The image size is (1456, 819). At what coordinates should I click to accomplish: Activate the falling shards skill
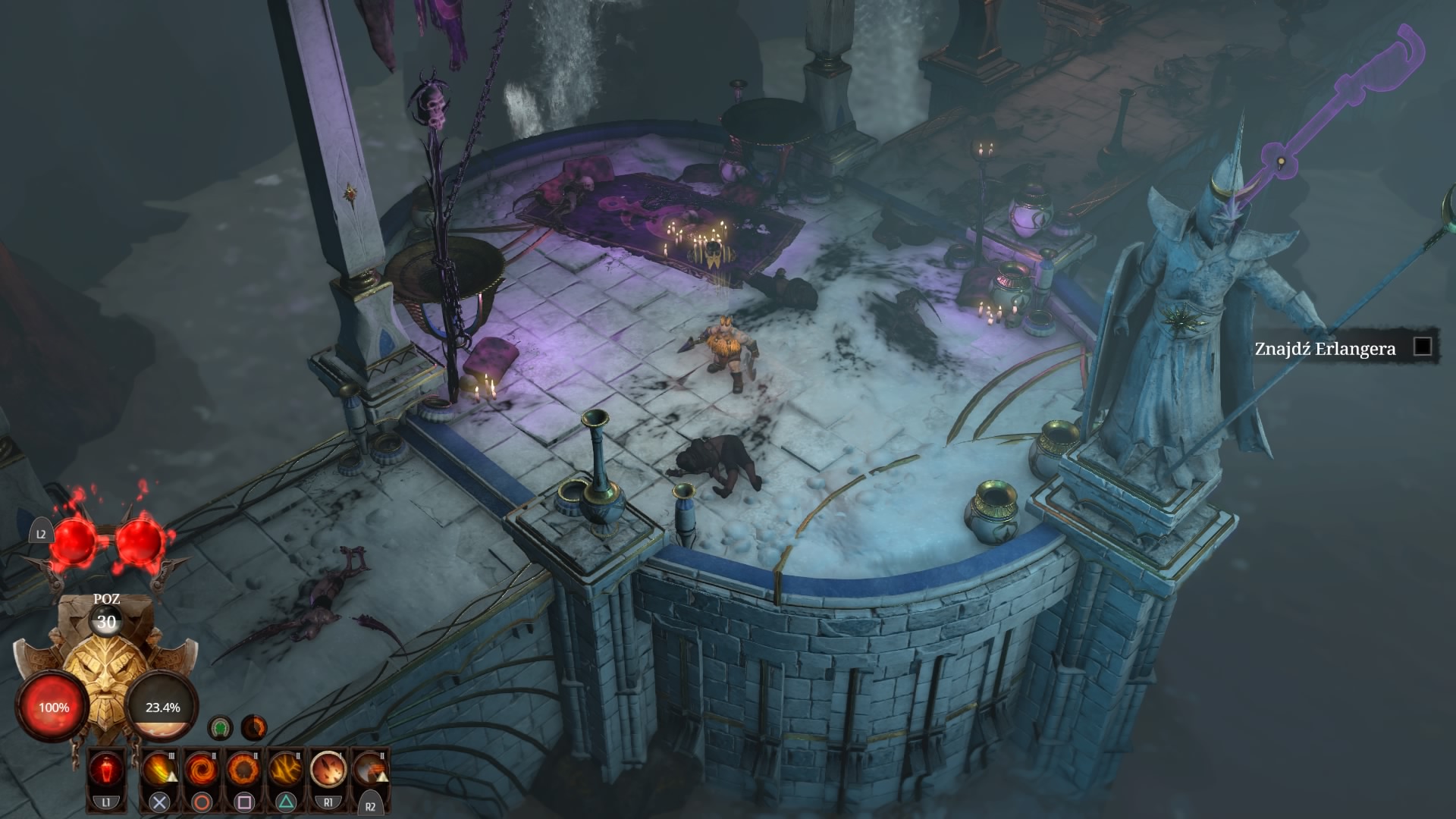tap(328, 770)
